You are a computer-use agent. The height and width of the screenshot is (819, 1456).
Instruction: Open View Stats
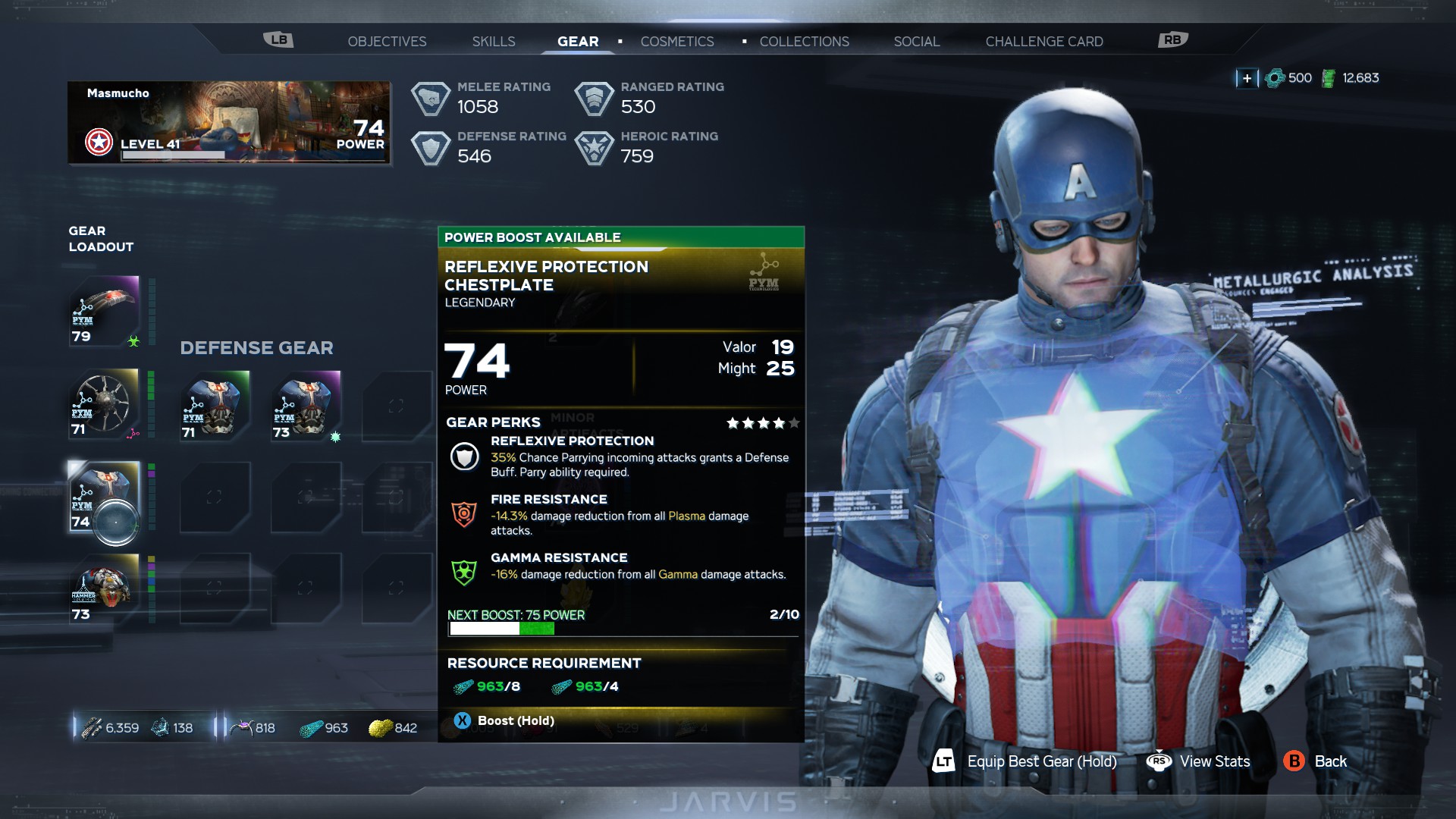pos(1199,761)
